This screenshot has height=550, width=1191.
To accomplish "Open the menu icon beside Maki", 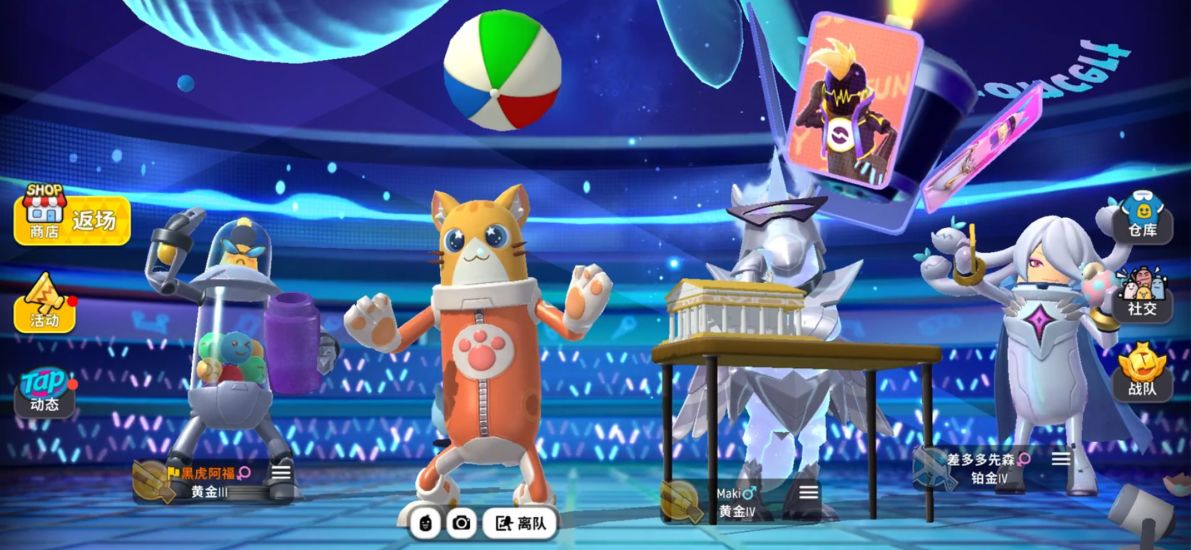I will pyautogui.click(x=808, y=492).
